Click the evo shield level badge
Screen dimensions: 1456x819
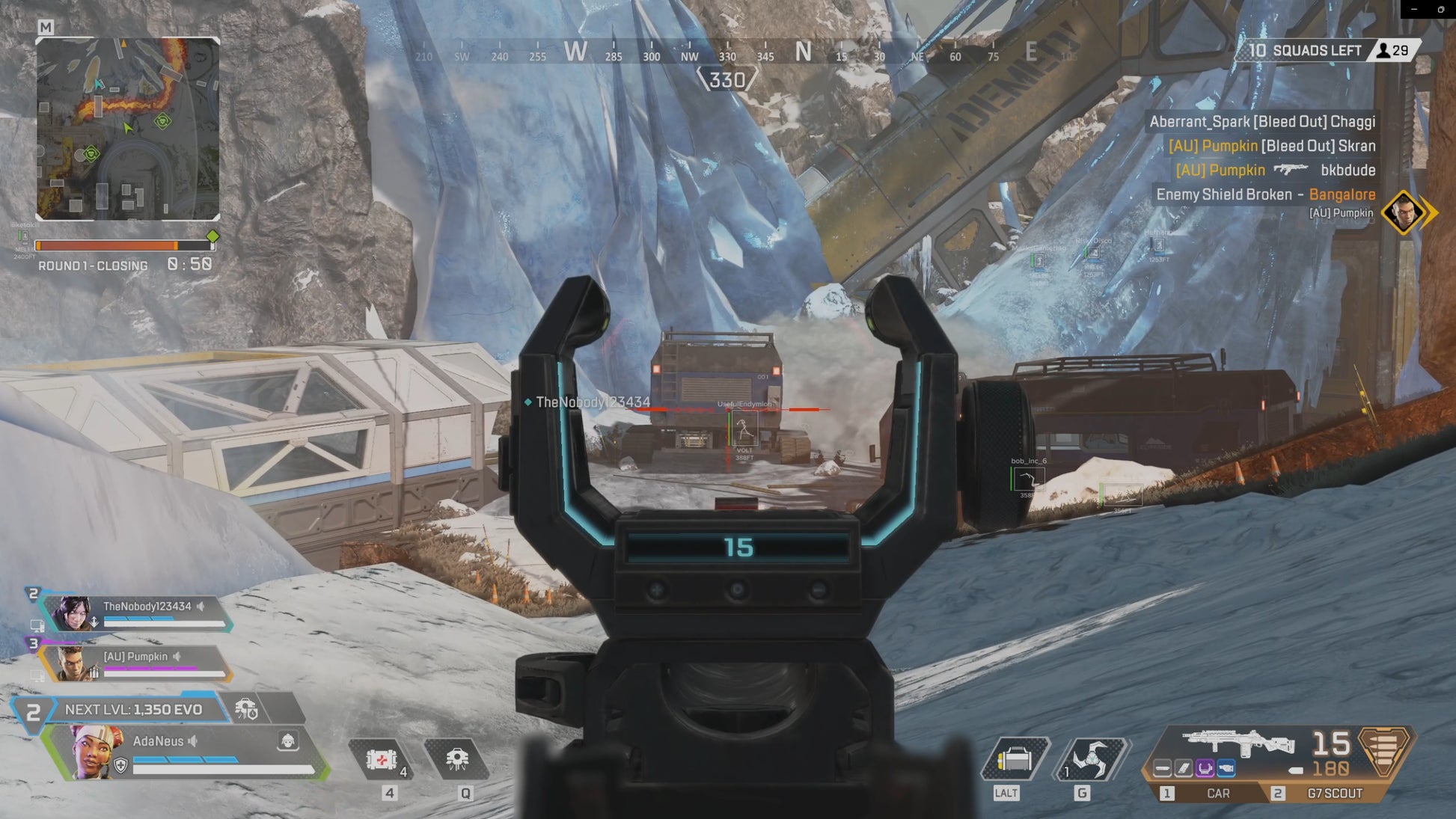tap(32, 711)
